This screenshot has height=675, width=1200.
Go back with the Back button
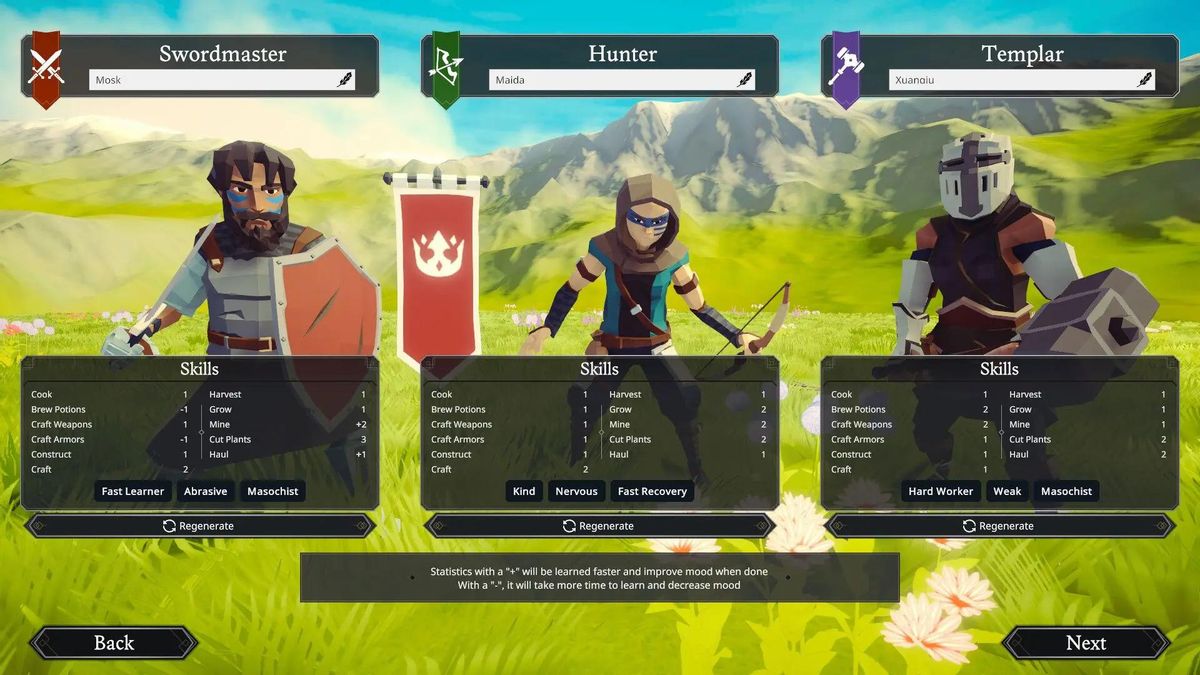[113, 643]
